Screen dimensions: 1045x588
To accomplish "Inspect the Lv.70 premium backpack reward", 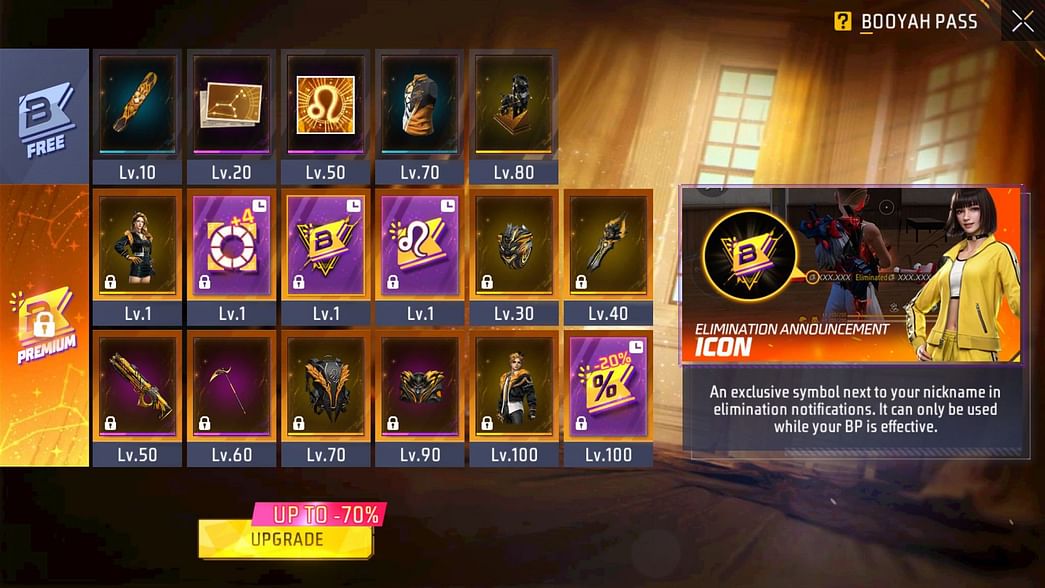I will pos(325,387).
